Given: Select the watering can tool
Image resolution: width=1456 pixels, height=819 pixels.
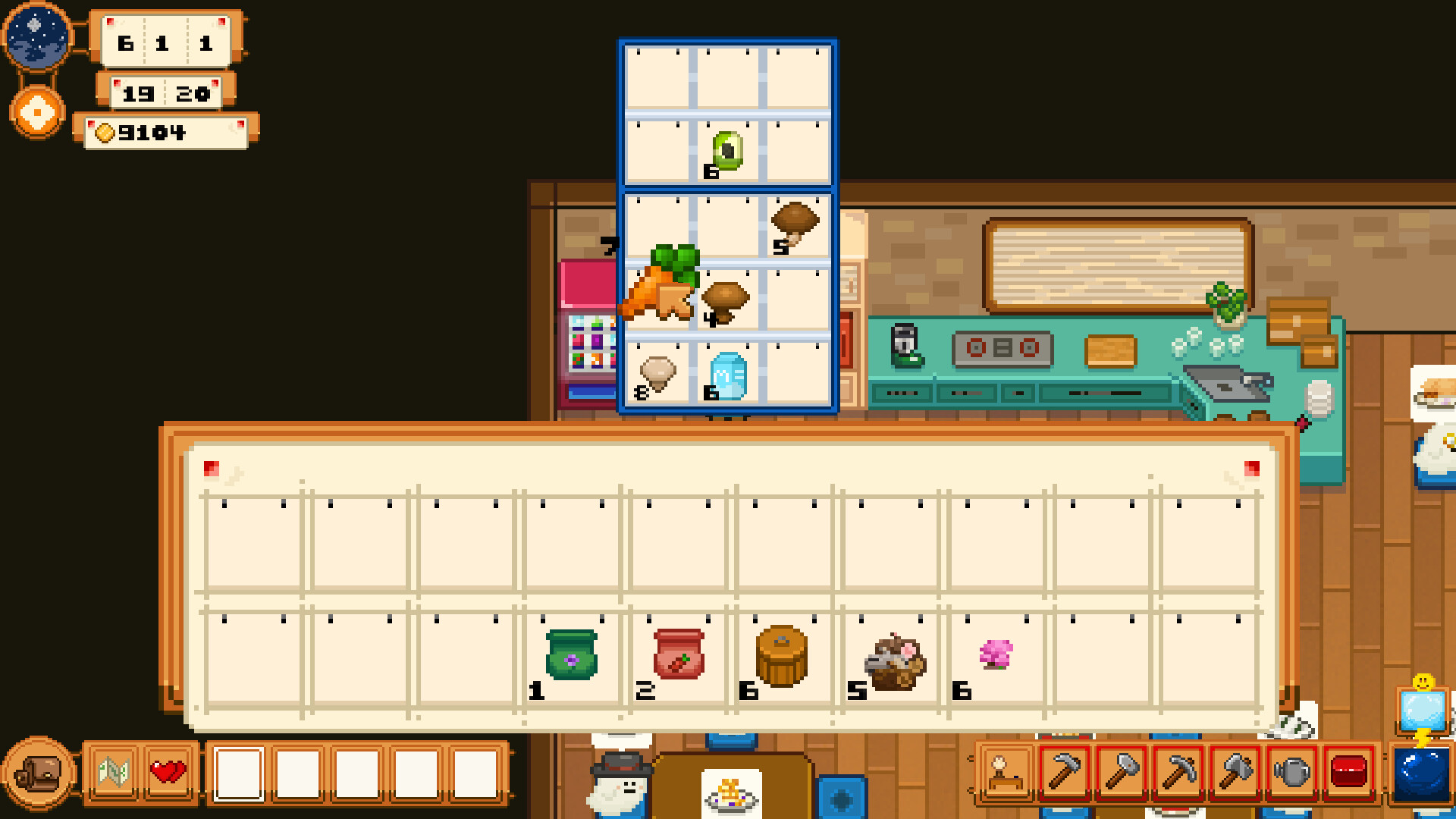Looking at the screenshot, I should coord(1292,771).
